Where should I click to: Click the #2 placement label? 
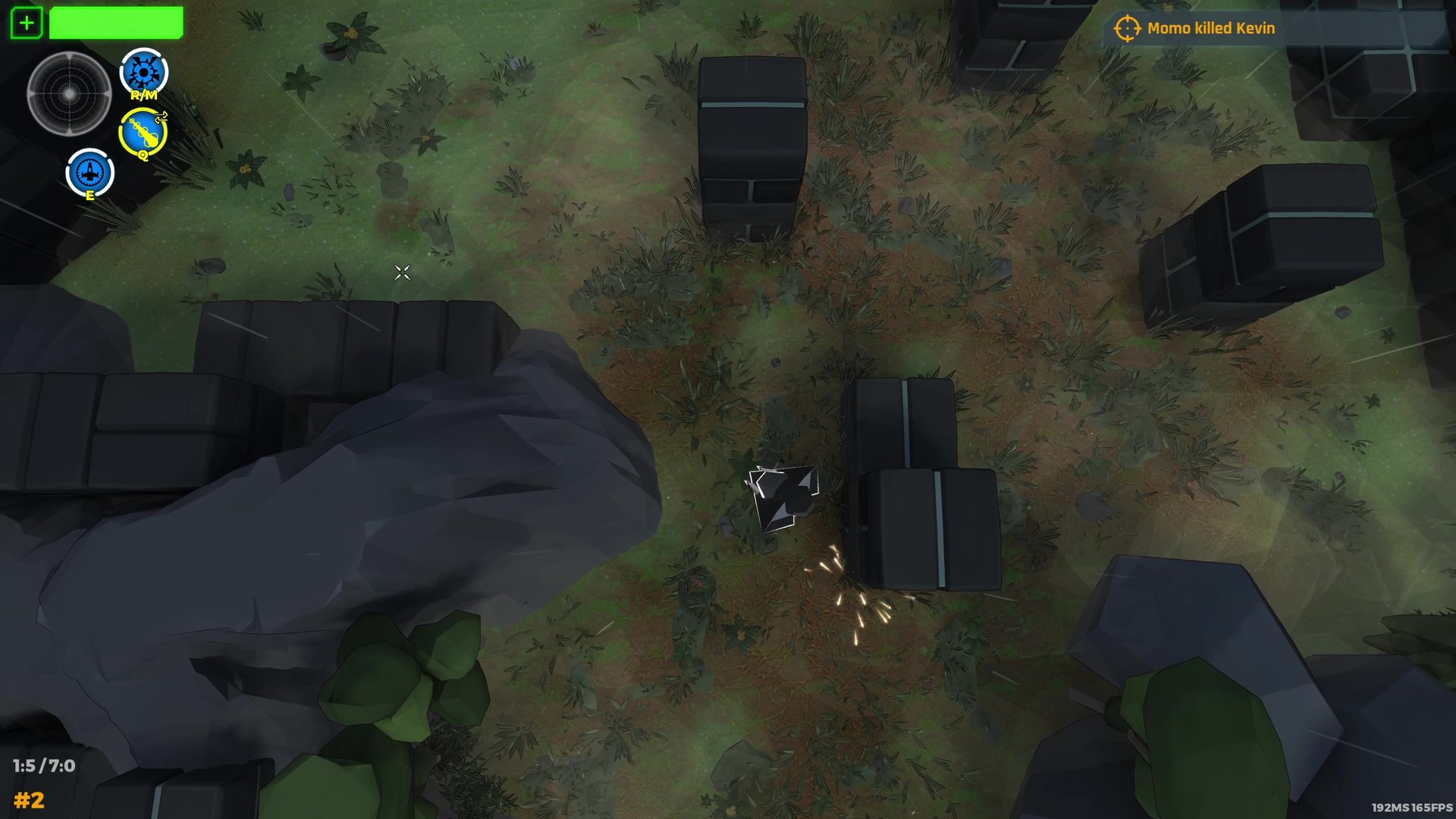click(32, 800)
